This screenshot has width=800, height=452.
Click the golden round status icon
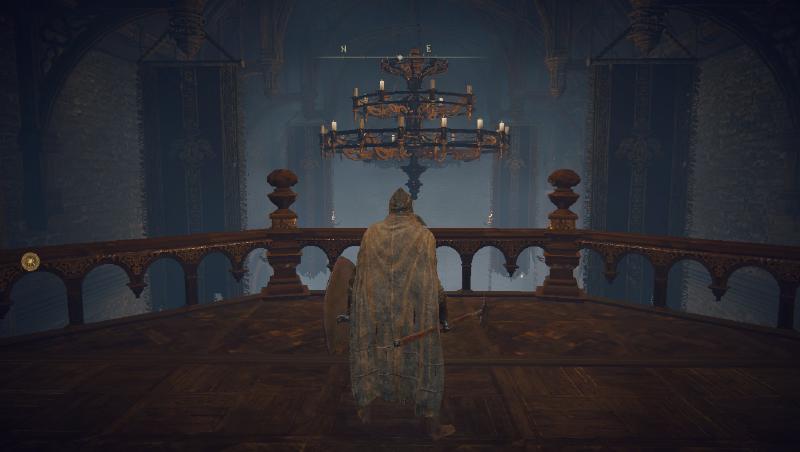pos(31,262)
